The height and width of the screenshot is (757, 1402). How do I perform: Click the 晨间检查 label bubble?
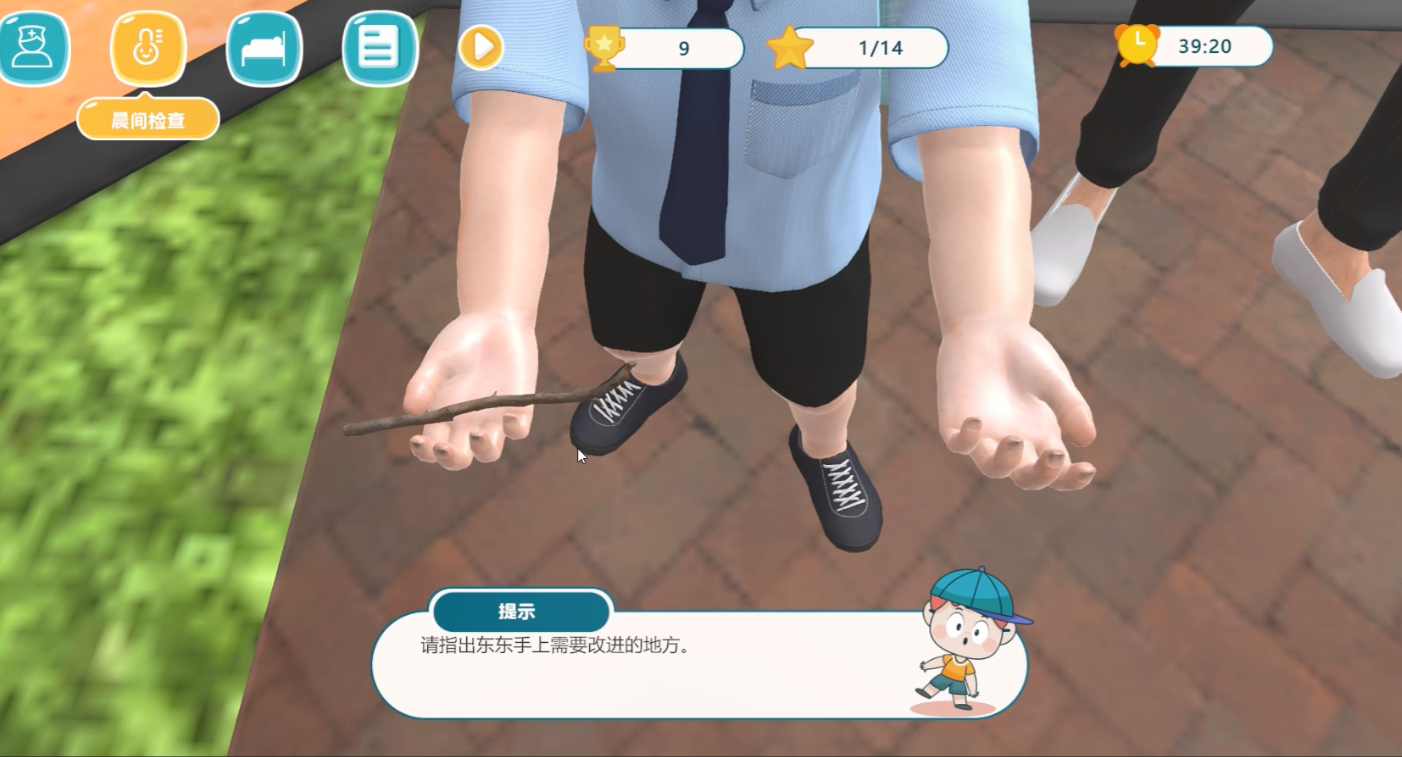[148, 118]
